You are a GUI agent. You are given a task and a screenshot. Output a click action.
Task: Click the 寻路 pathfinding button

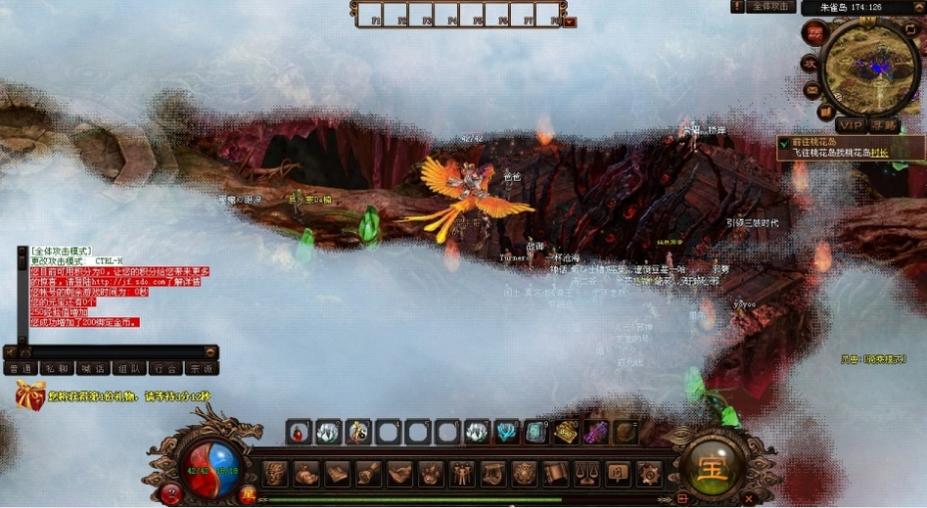(x=884, y=125)
